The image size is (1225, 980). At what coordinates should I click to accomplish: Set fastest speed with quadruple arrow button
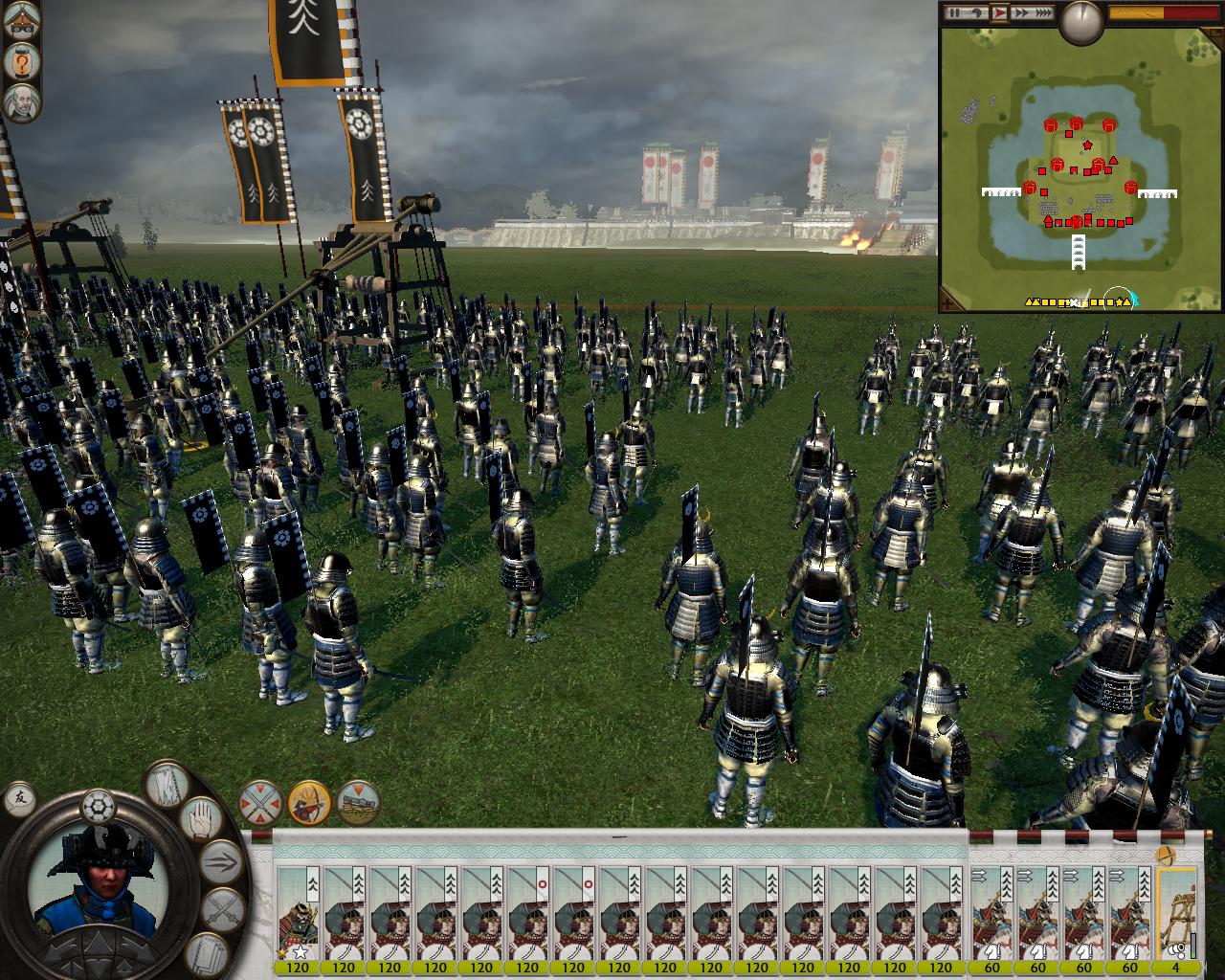tap(1043, 12)
